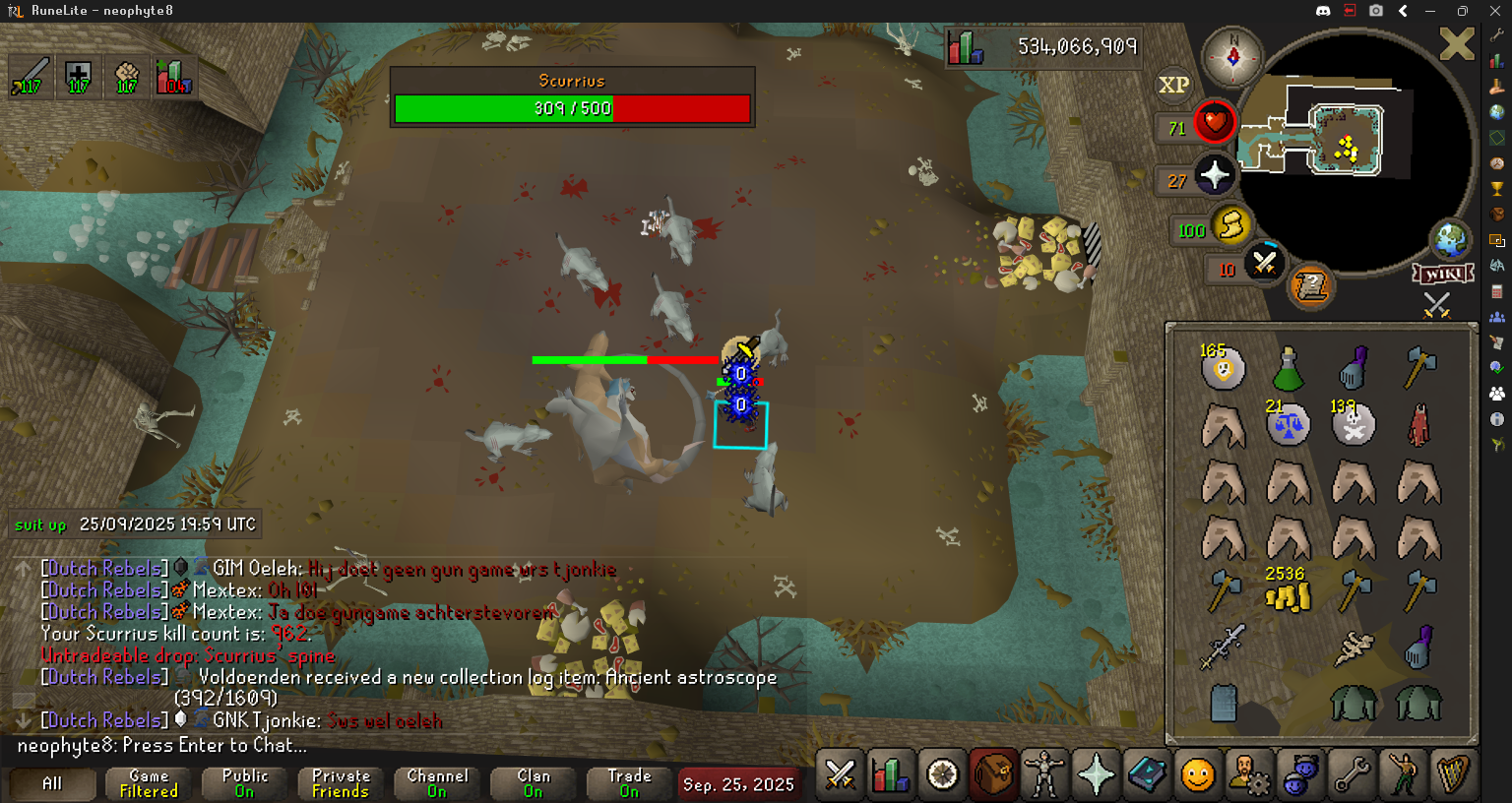Image resolution: width=1512 pixels, height=803 pixels.
Task: Show the Prayer tab
Action: pyautogui.click(x=1095, y=775)
